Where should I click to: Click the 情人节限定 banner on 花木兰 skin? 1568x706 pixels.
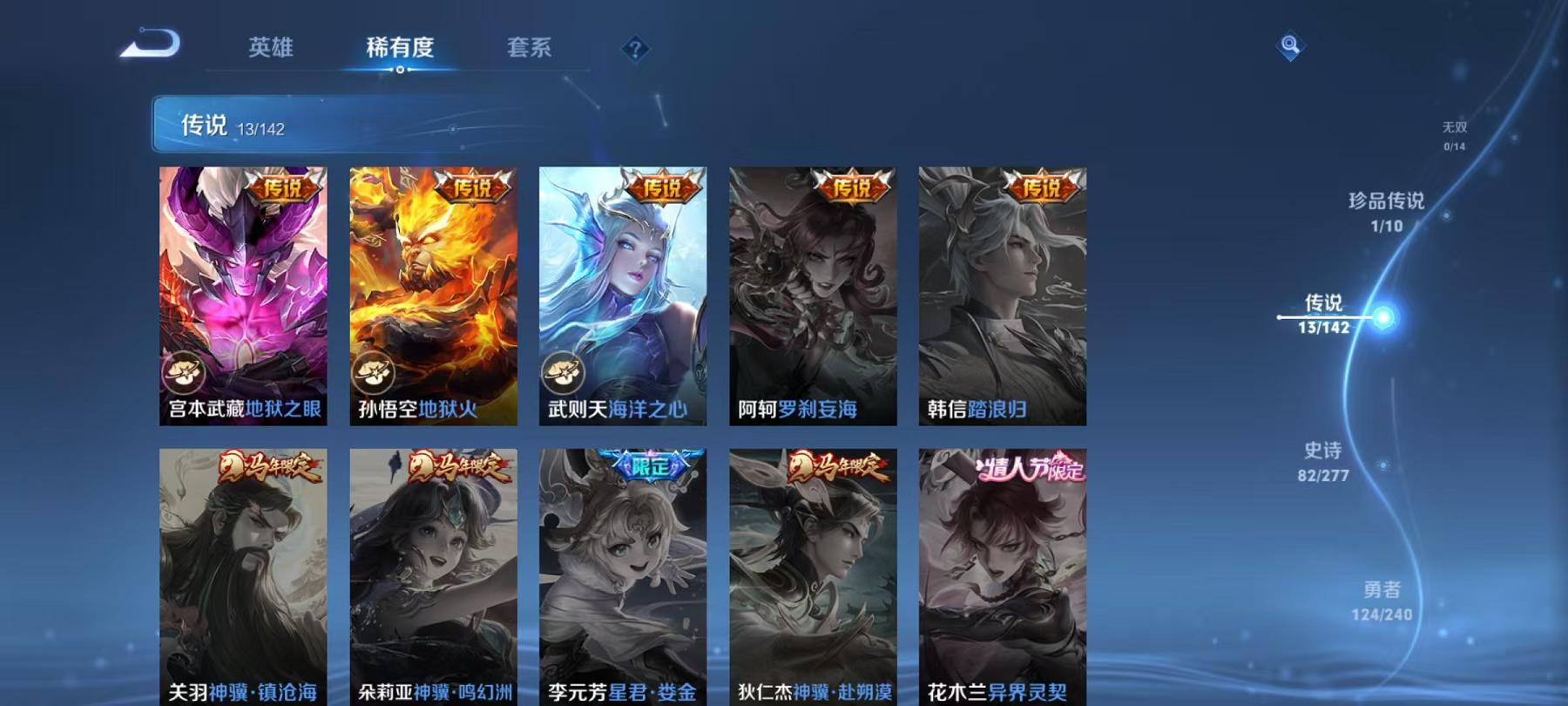click(x=1028, y=468)
